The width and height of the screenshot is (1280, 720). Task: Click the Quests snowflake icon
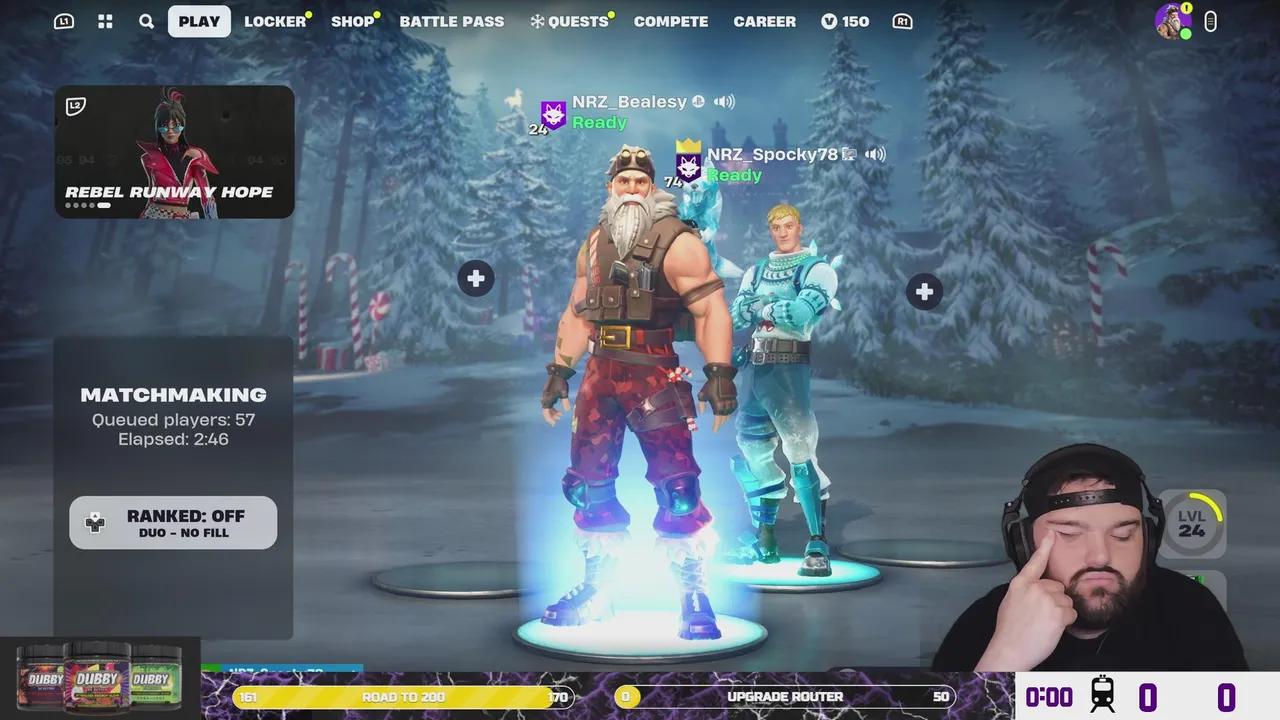click(539, 20)
